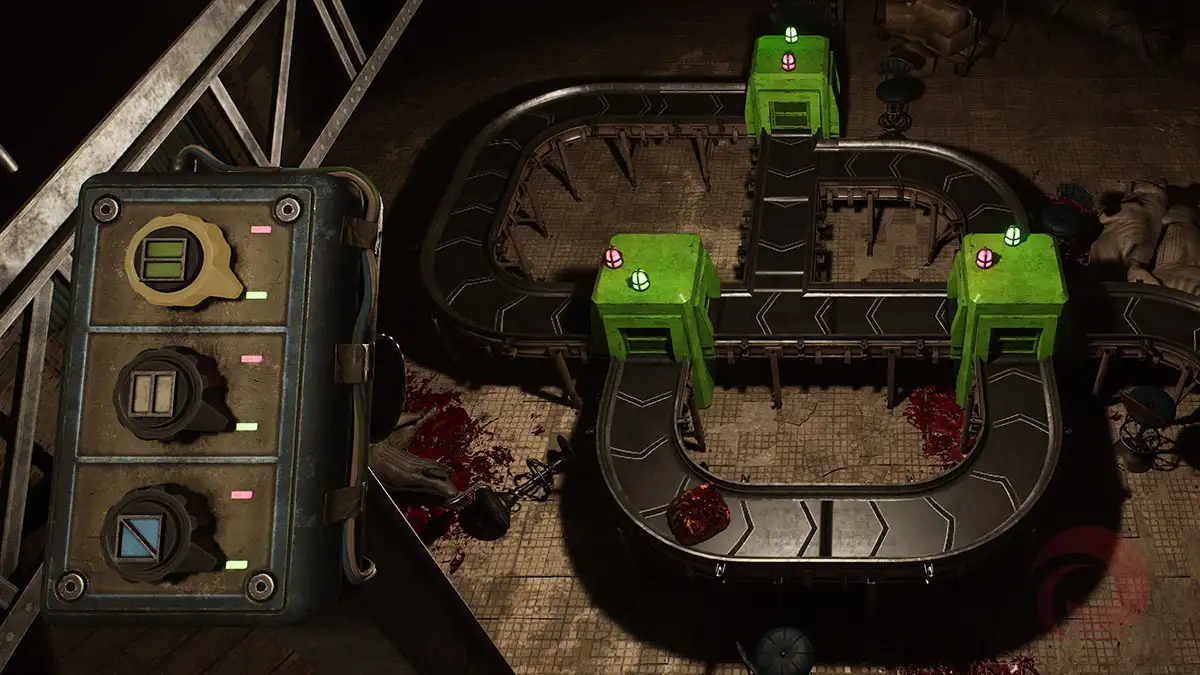Turn the highlighted yellow dial with green symbol
The width and height of the screenshot is (1200, 675).
point(167,256)
